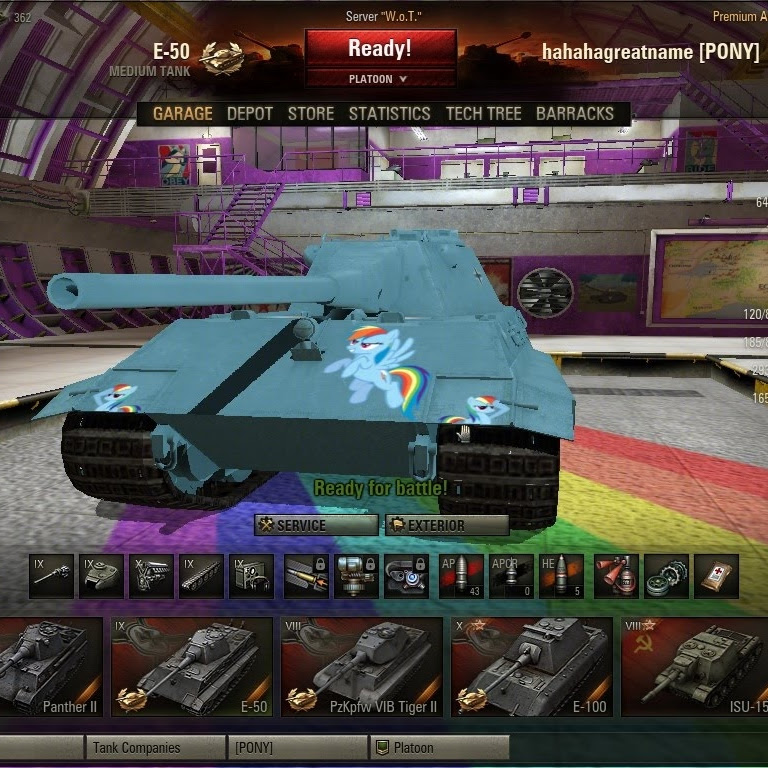Screen dimensions: 768x768
Task: Open the Platoon chat tab at bottom
Action: [438, 748]
